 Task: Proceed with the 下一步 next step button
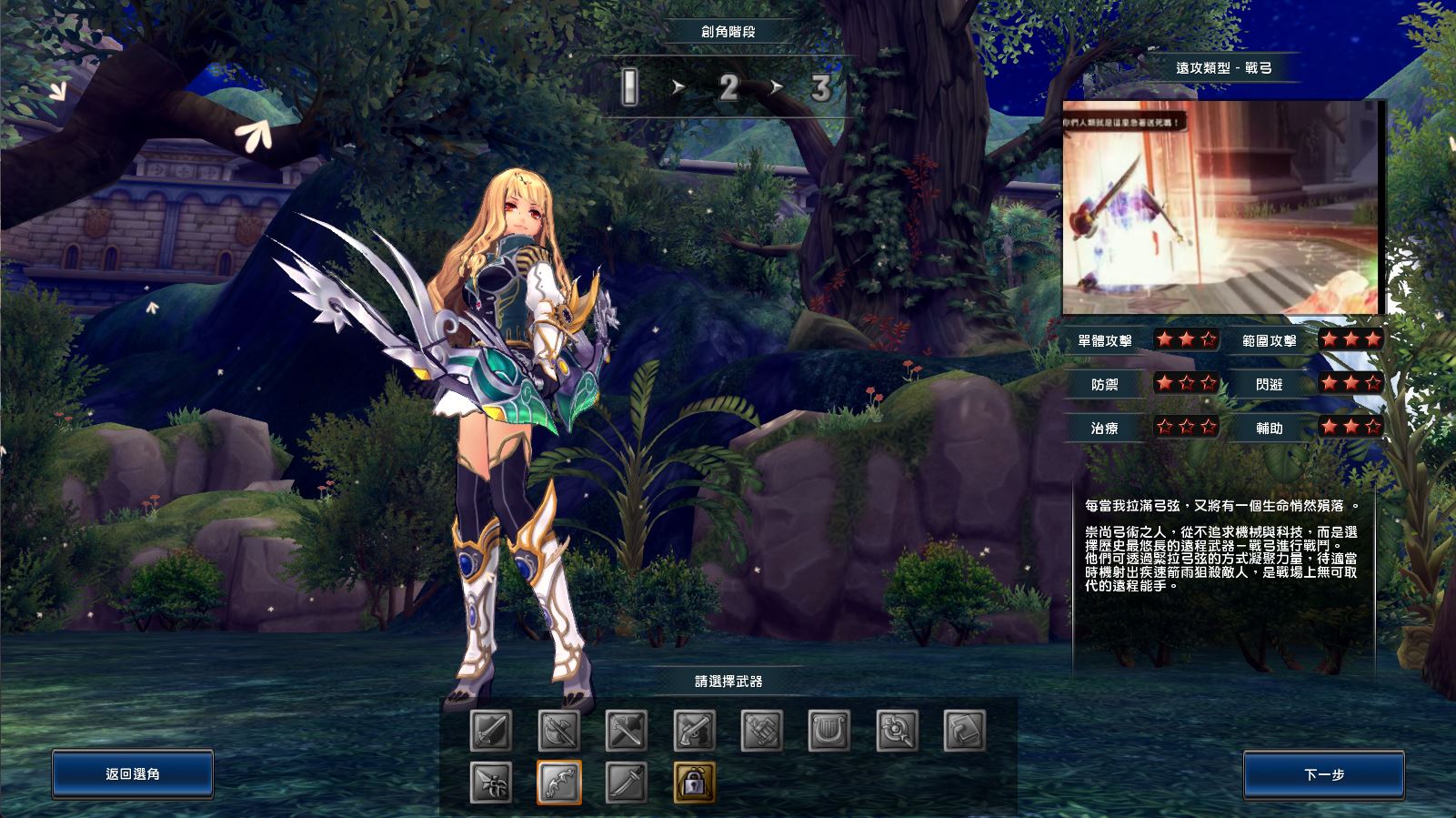(1323, 774)
